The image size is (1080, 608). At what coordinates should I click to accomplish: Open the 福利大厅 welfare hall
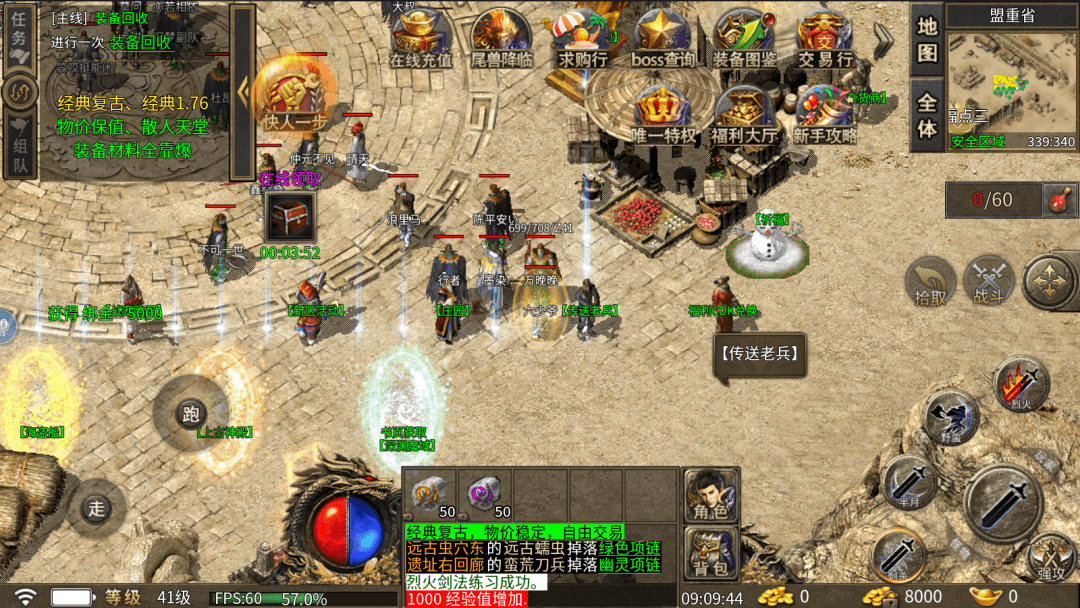(743, 114)
